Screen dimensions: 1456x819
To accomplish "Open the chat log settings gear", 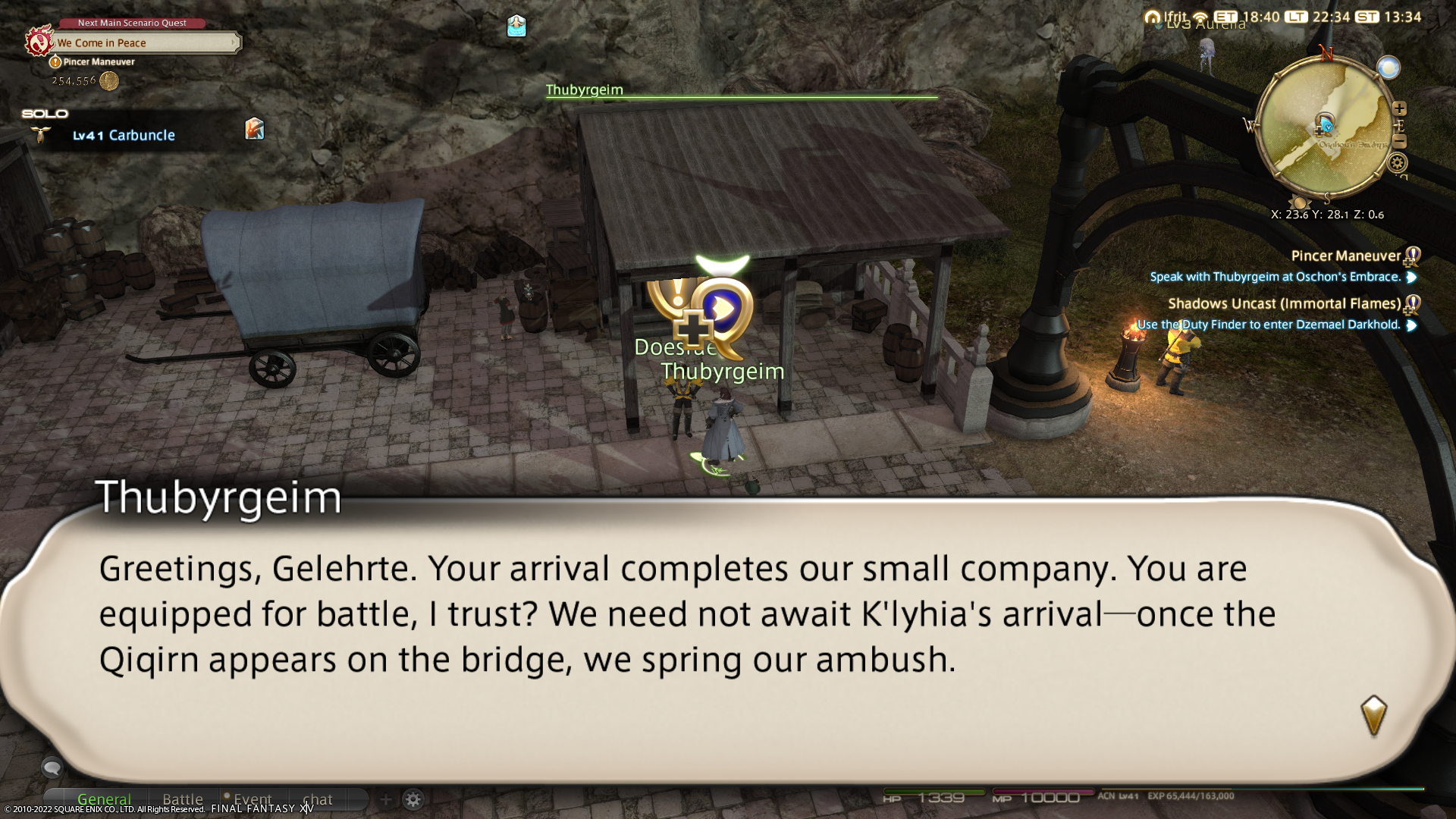I will tap(413, 799).
